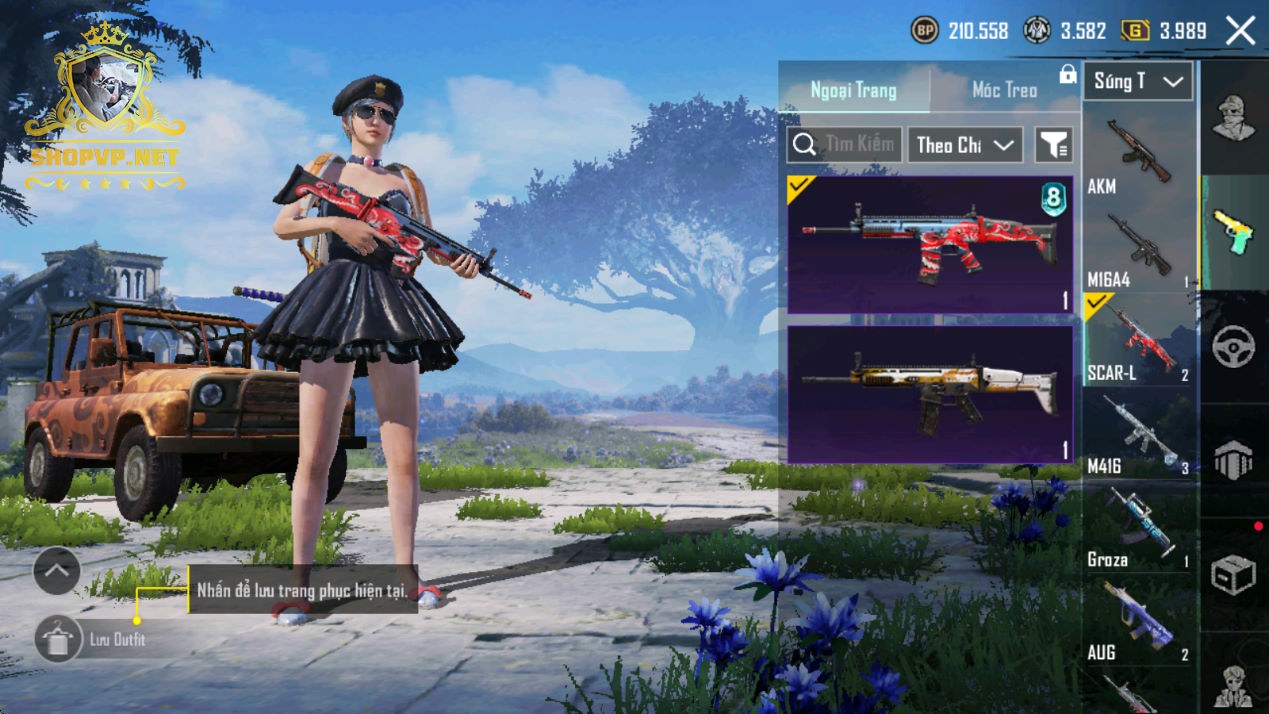1269x714 pixels.
Task: Open the AUG weapon entry
Action: (x=1138, y=623)
